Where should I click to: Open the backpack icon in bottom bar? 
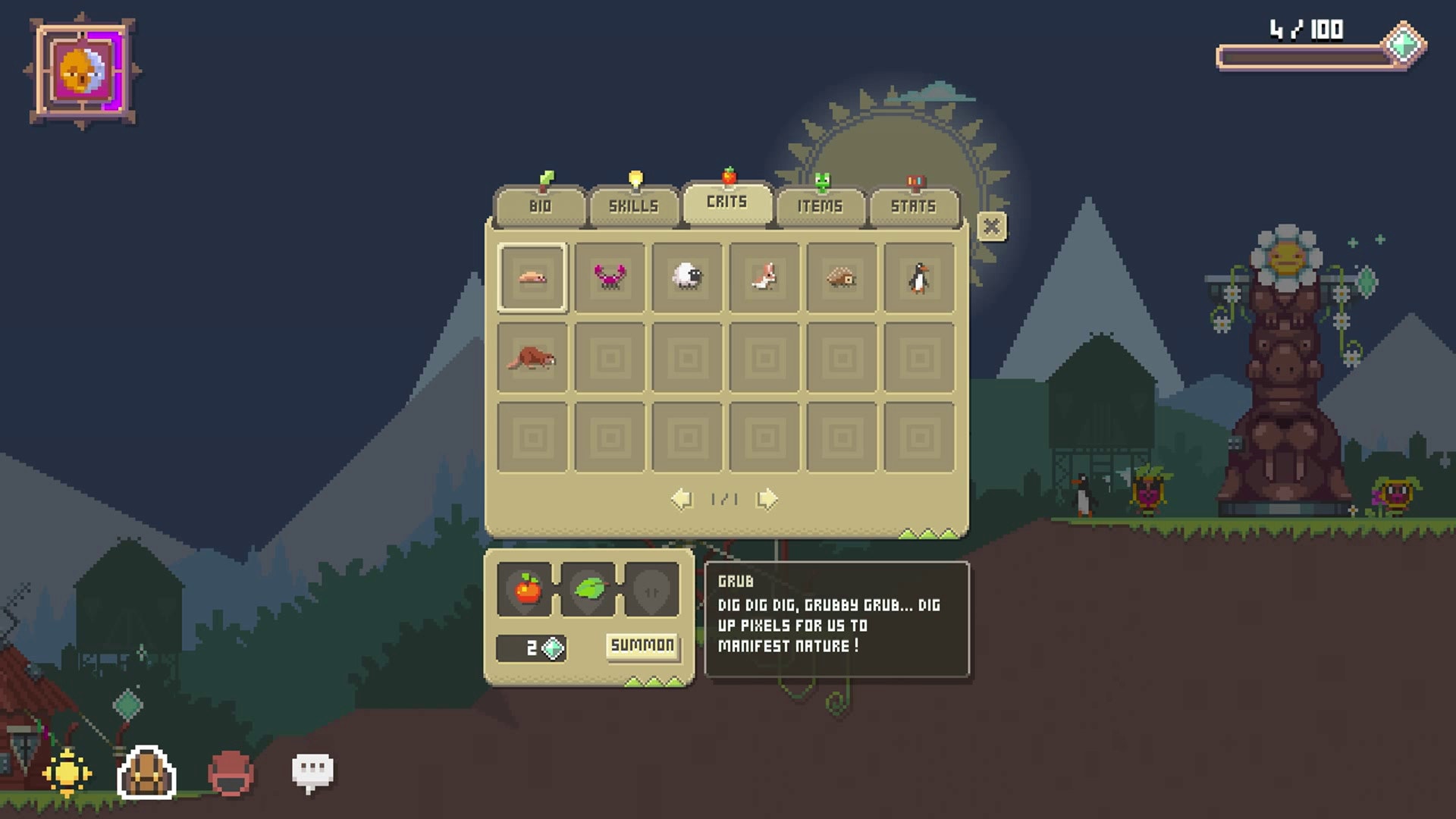pos(146,773)
